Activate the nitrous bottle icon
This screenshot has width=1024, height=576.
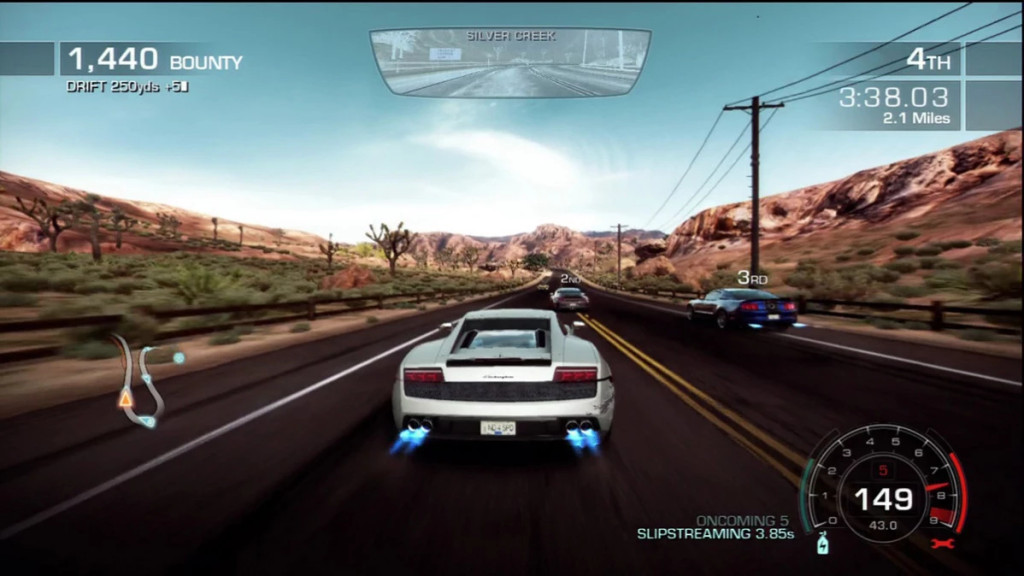click(822, 543)
